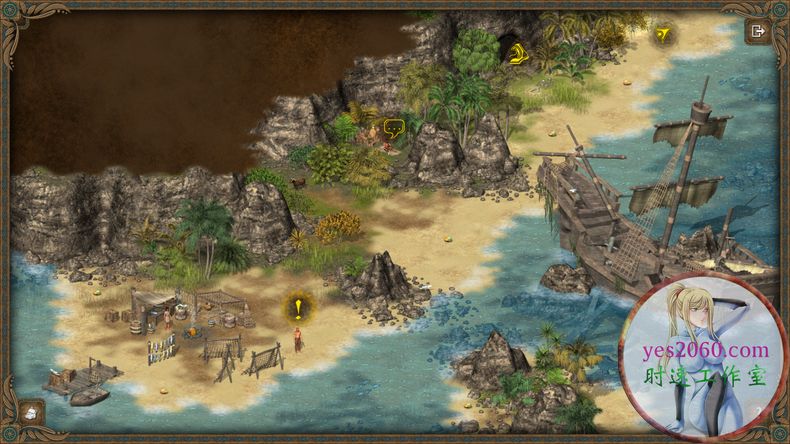Click the yellow path arrow on the beach
The width and height of the screenshot is (790, 444).
(662, 36)
